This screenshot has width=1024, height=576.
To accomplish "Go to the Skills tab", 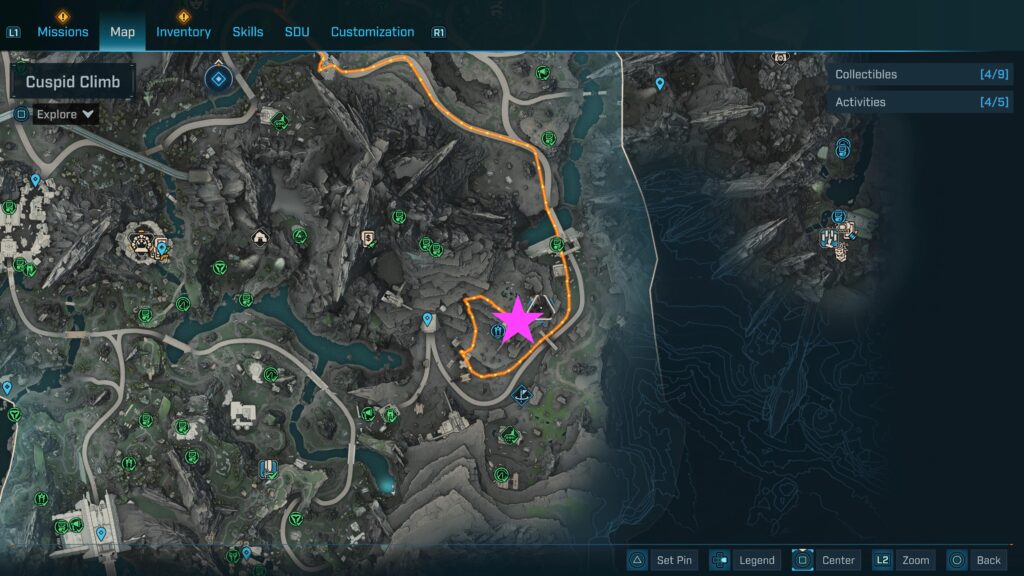I will (248, 32).
